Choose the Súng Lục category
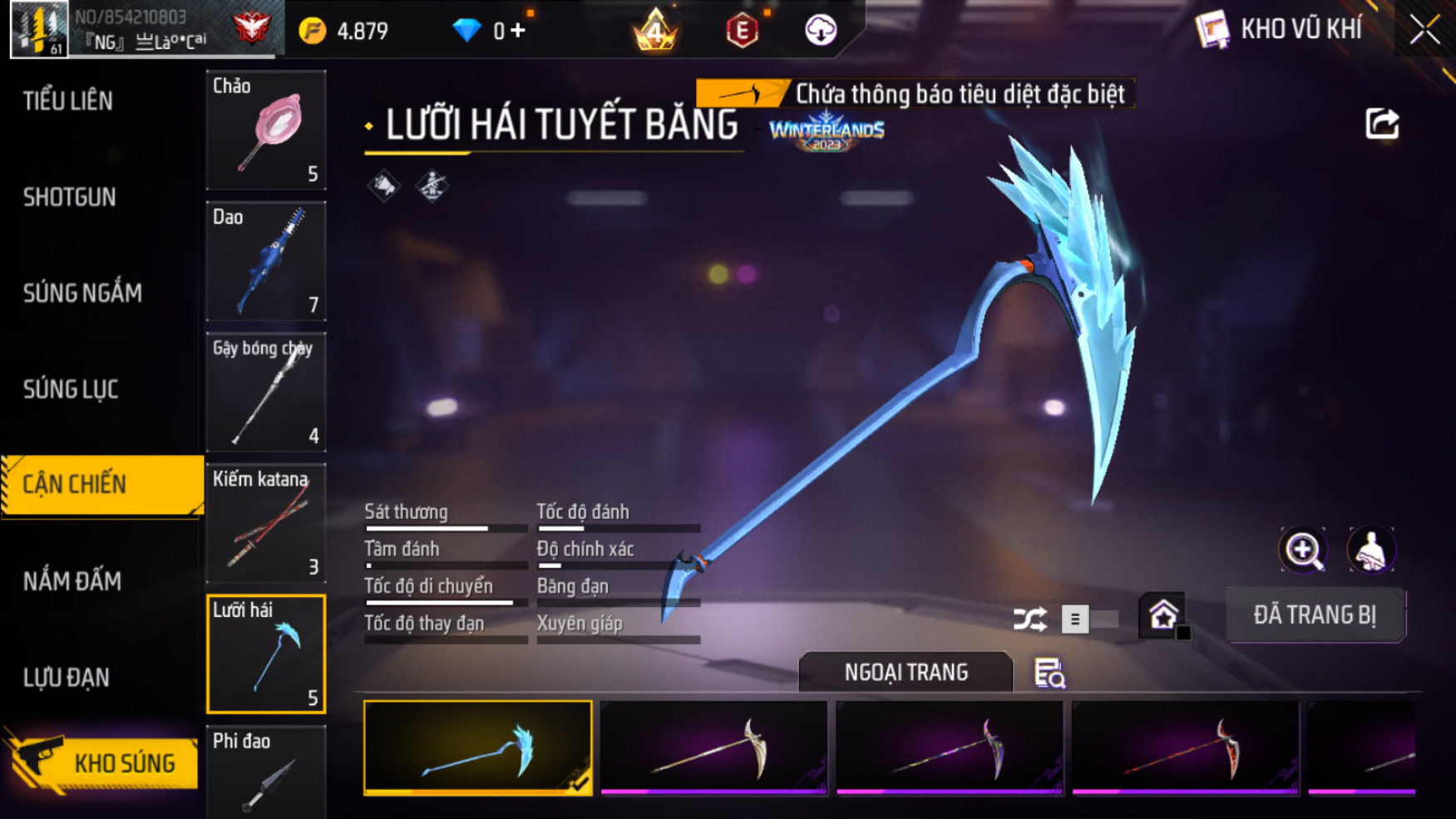The image size is (1456, 819). 71,390
